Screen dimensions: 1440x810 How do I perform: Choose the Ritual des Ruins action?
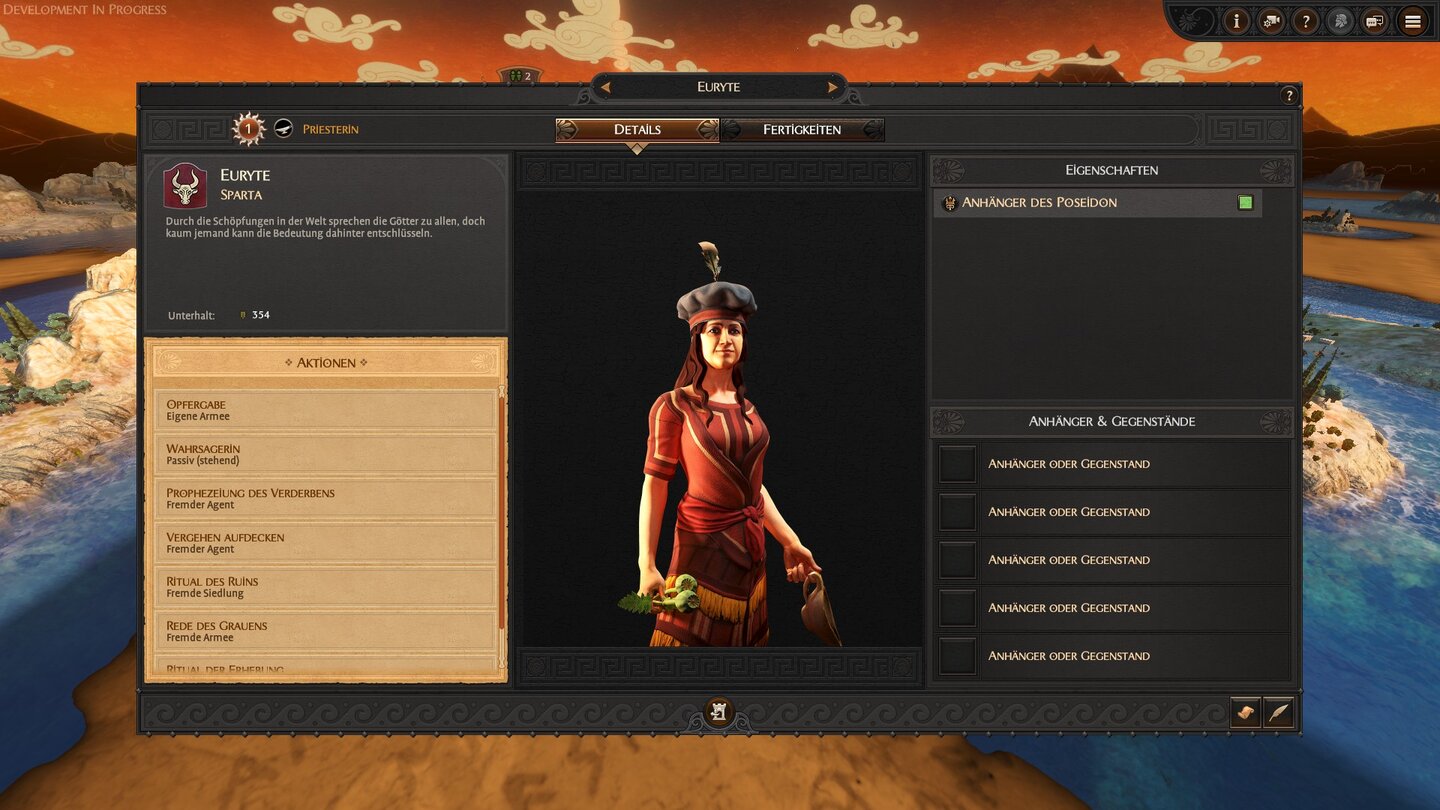pyautogui.click(x=325, y=586)
